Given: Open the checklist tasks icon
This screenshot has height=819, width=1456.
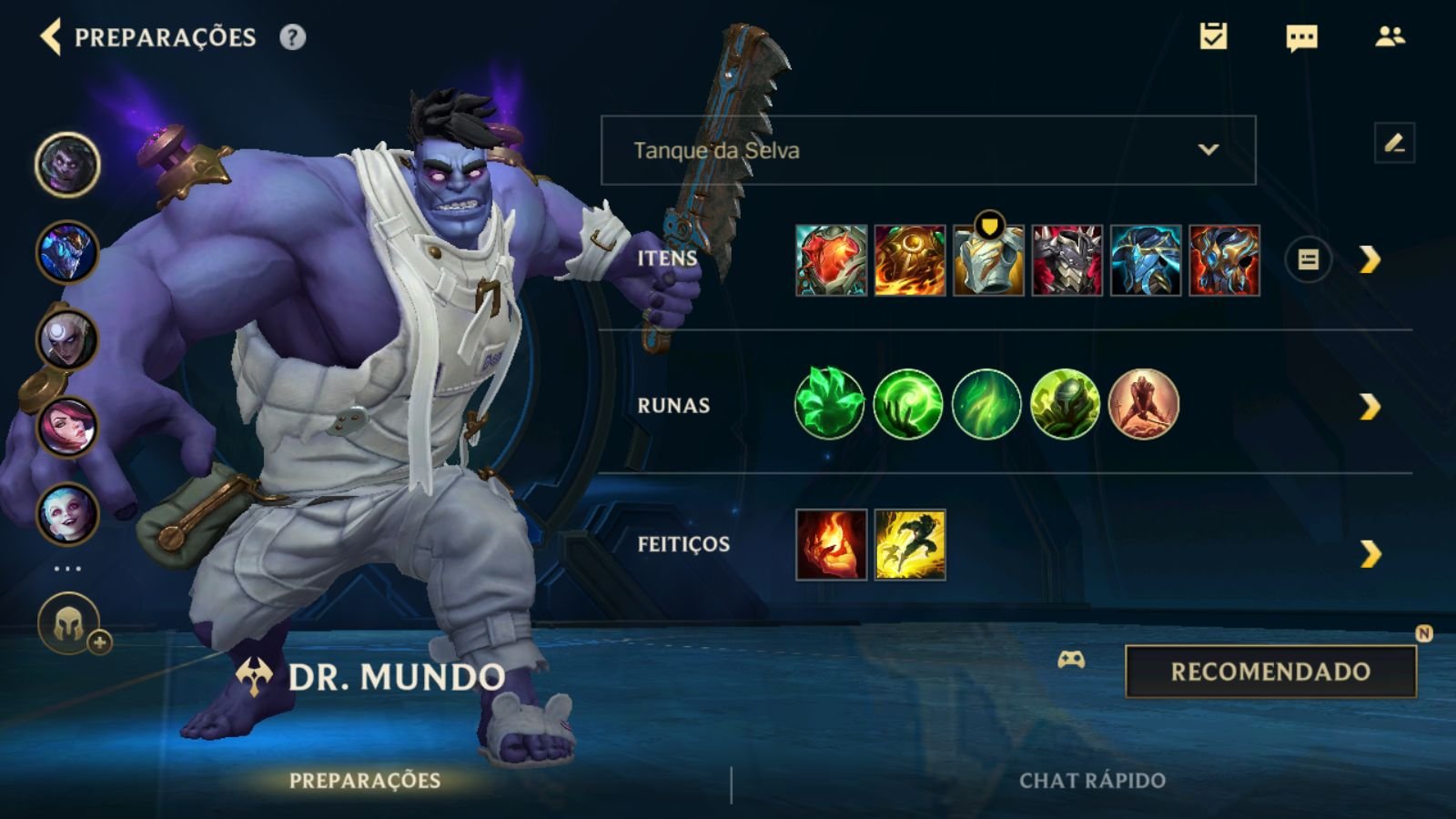Looking at the screenshot, I should [1213, 36].
